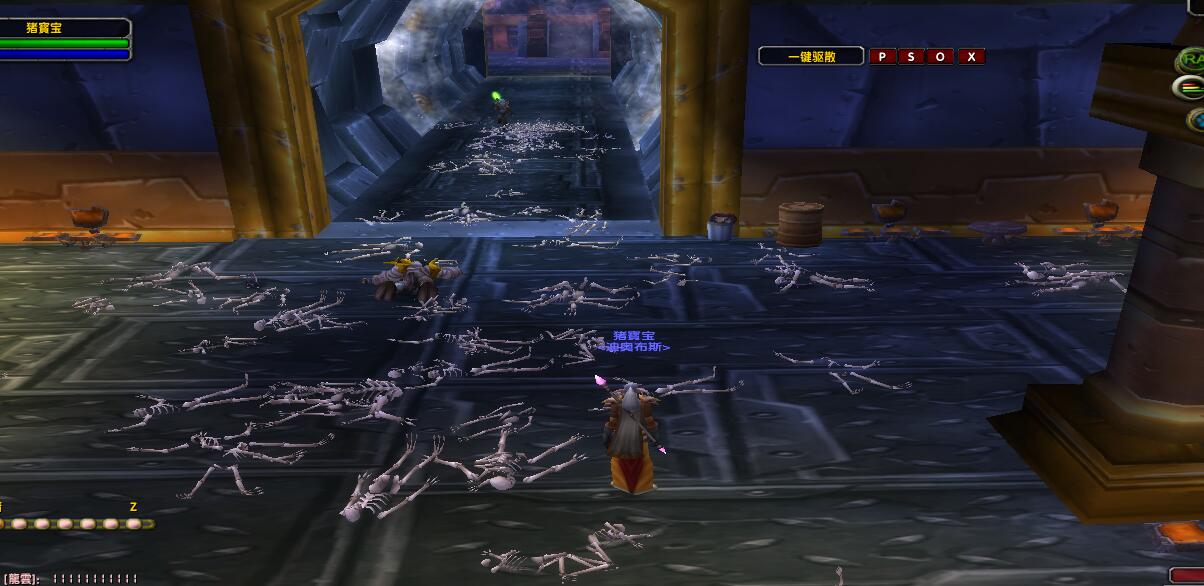Open the round button with colored bars
Screen dimensions: 1204x586
(1188, 88)
